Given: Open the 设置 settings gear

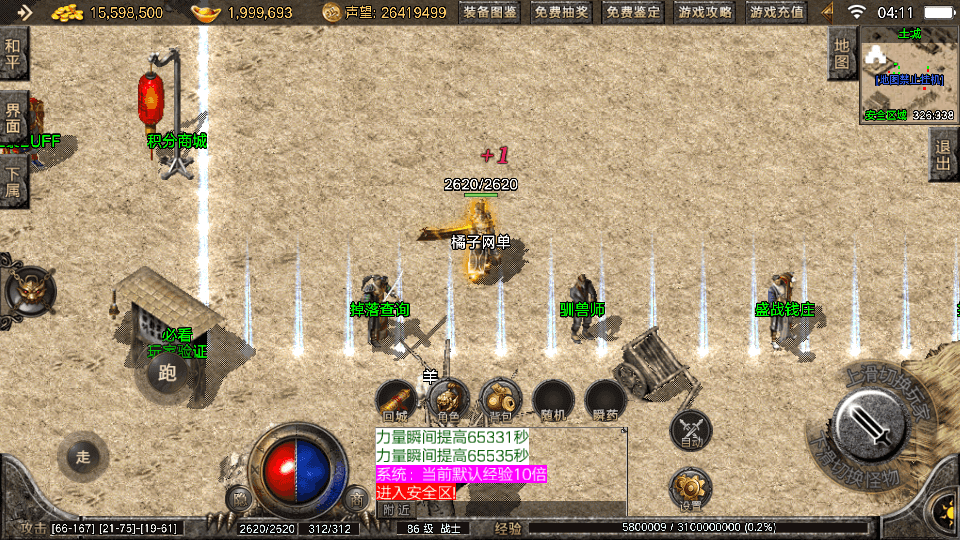Looking at the screenshot, I should (691, 489).
